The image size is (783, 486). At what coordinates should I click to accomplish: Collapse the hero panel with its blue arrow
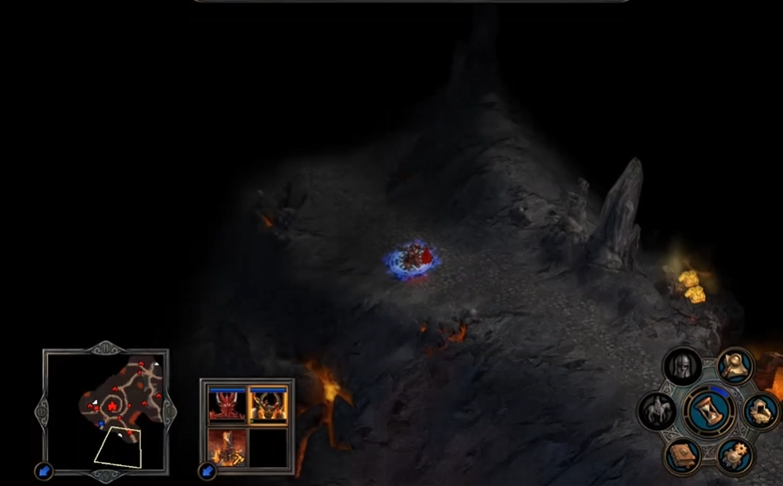click(208, 470)
